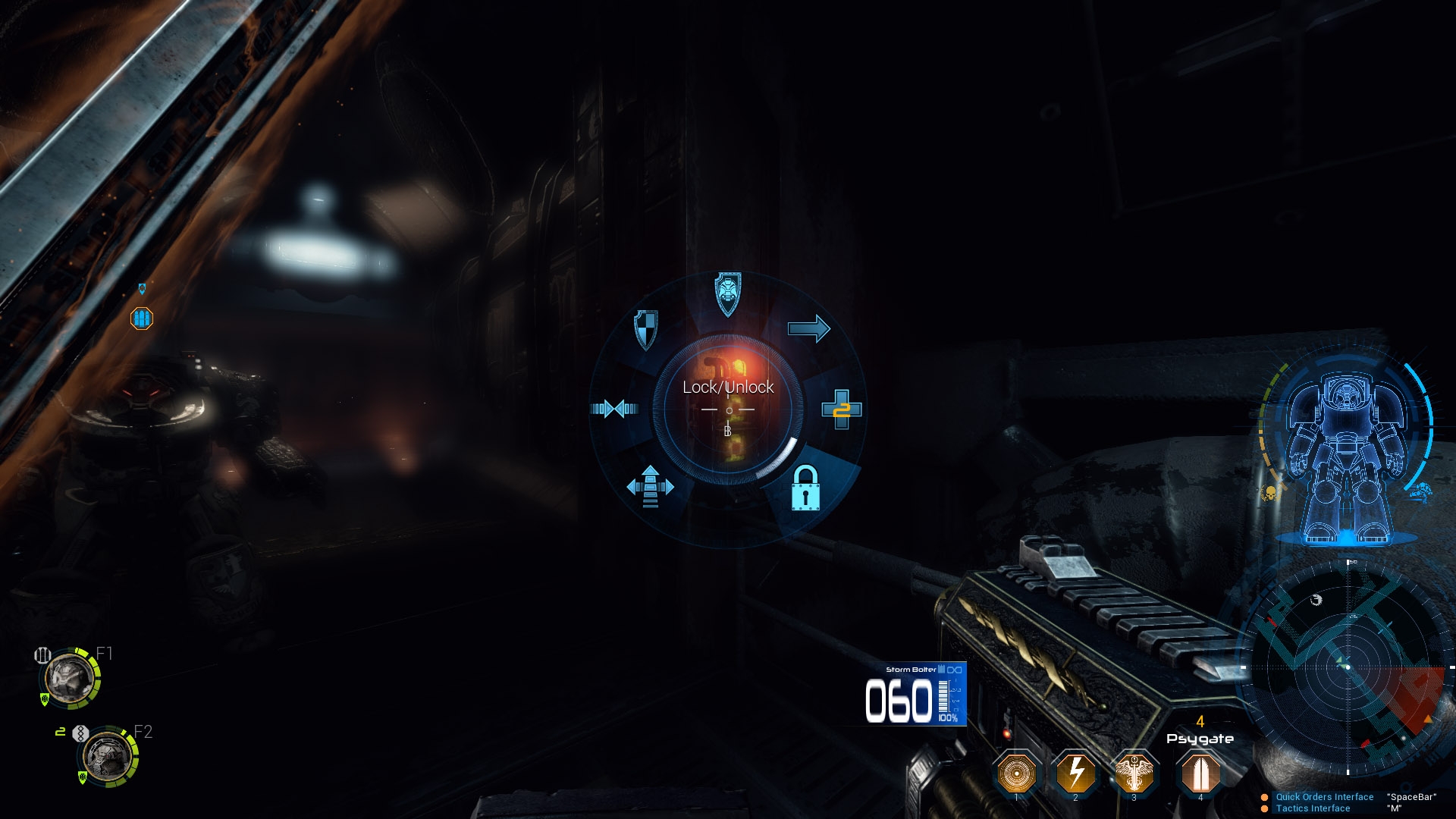Choose the multi-direction arrows order

tap(650, 485)
